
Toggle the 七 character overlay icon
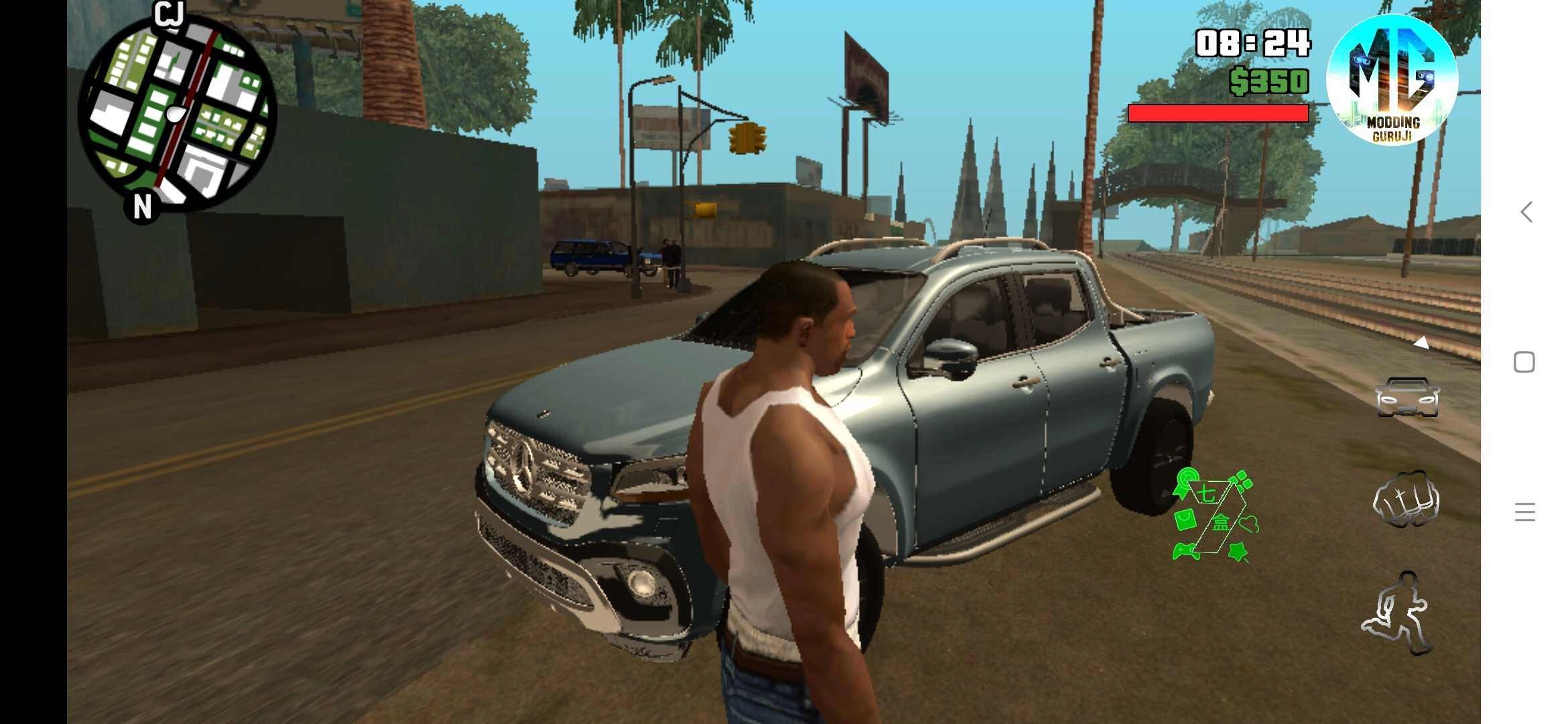pos(1206,491)
